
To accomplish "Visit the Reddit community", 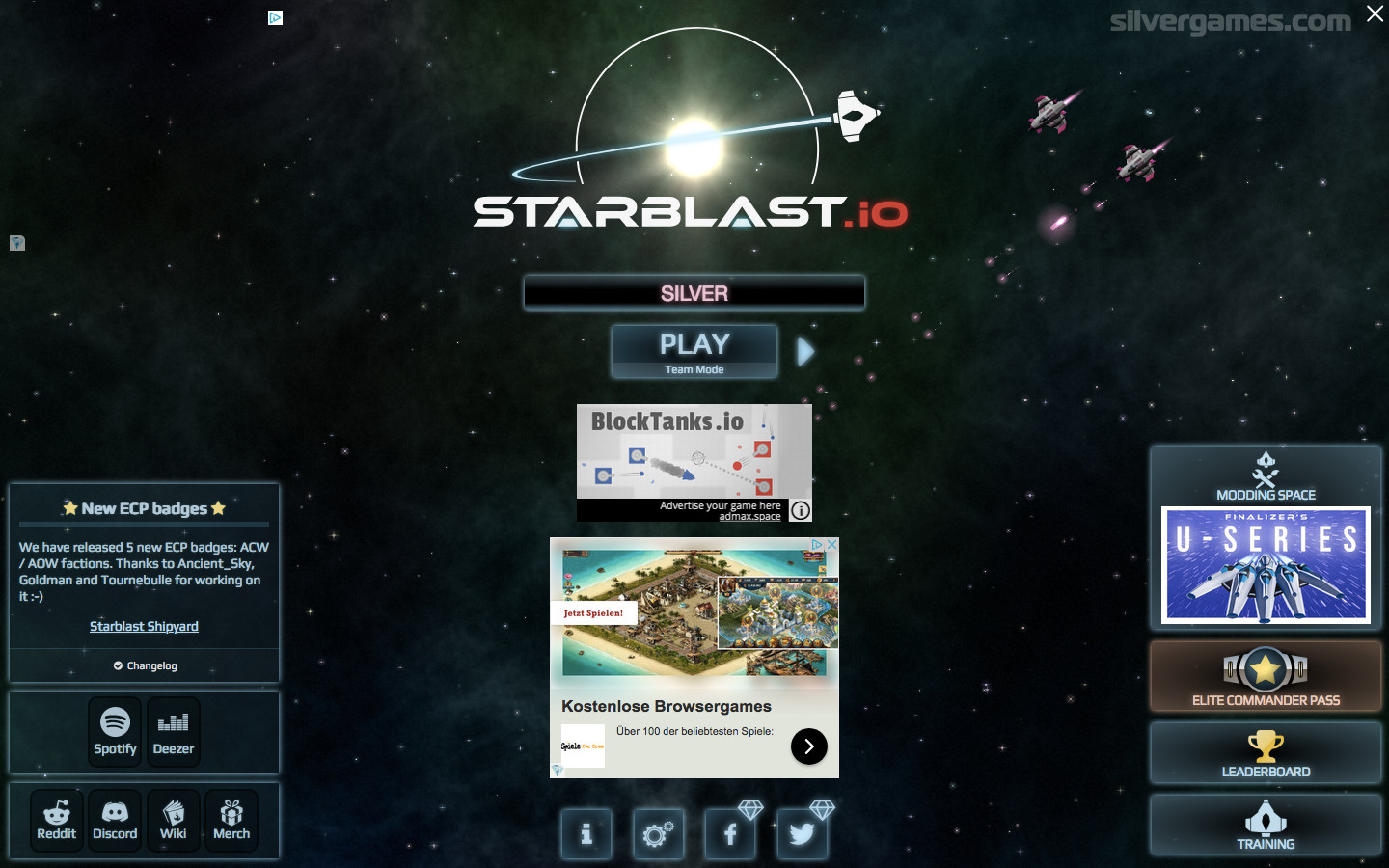I will pyautogui.click(x=57, y=821).
